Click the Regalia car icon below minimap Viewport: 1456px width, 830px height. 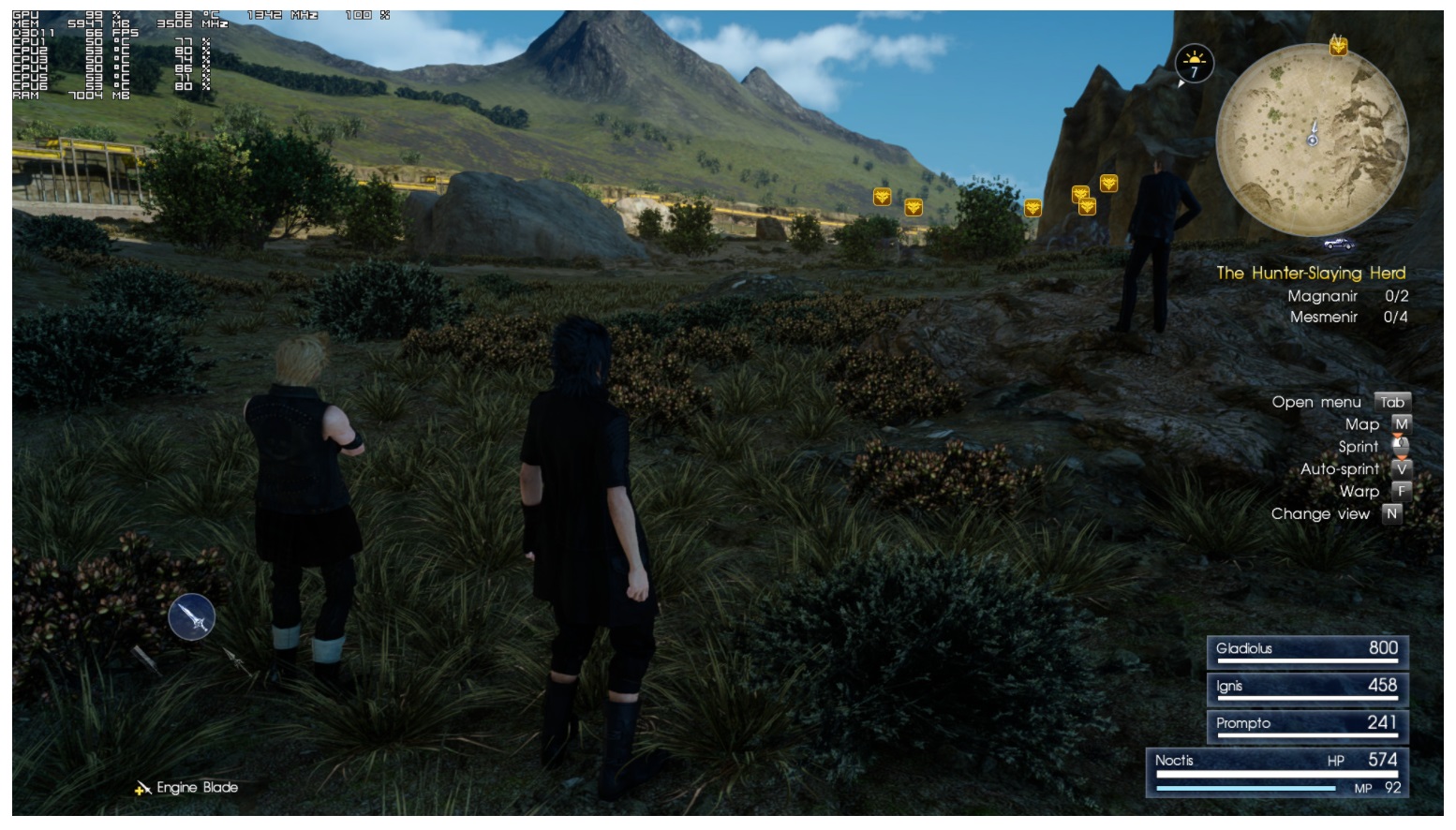pyautogui.click(x=1339, y=245)
